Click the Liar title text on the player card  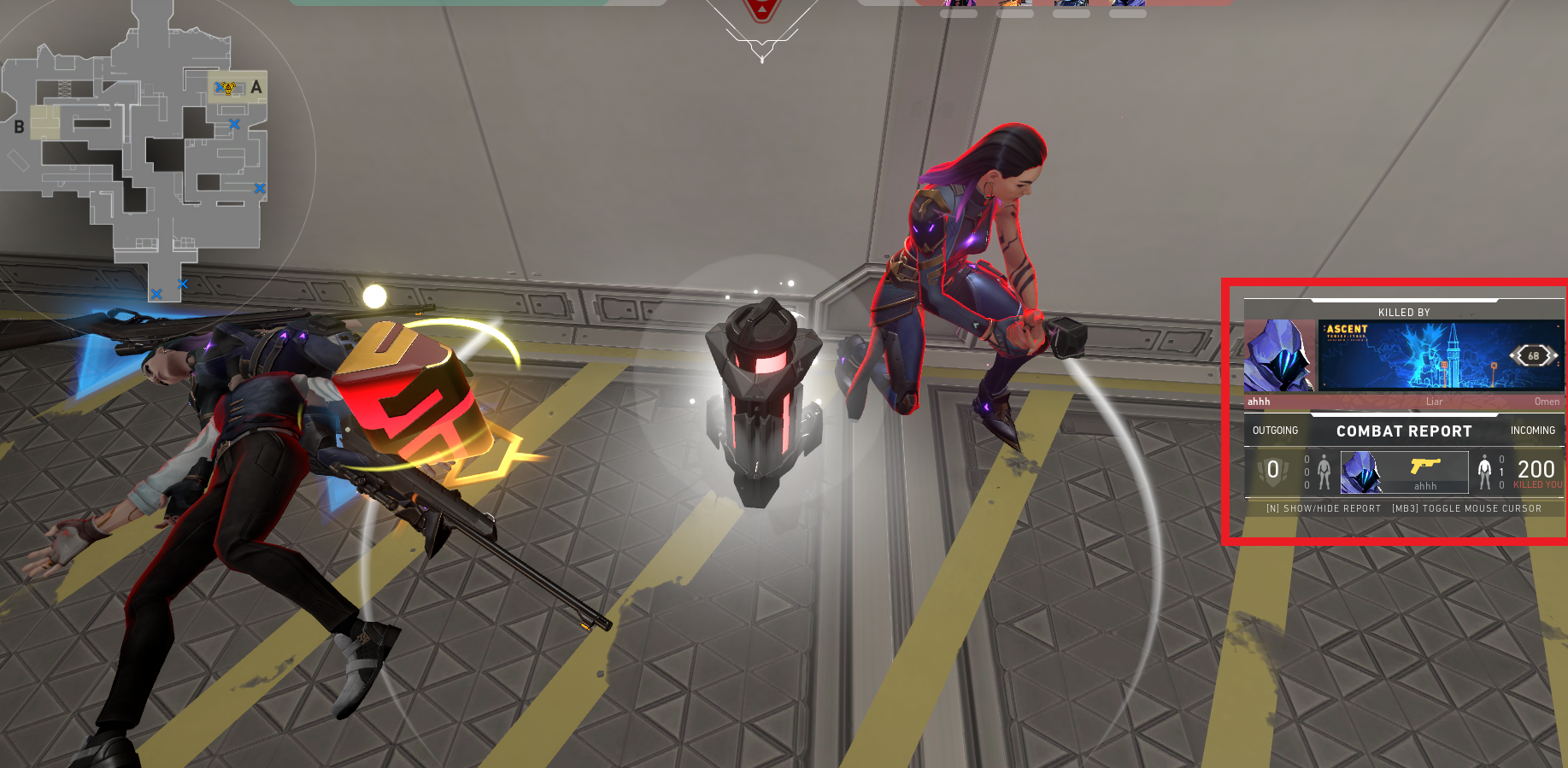coord(1434,402)
